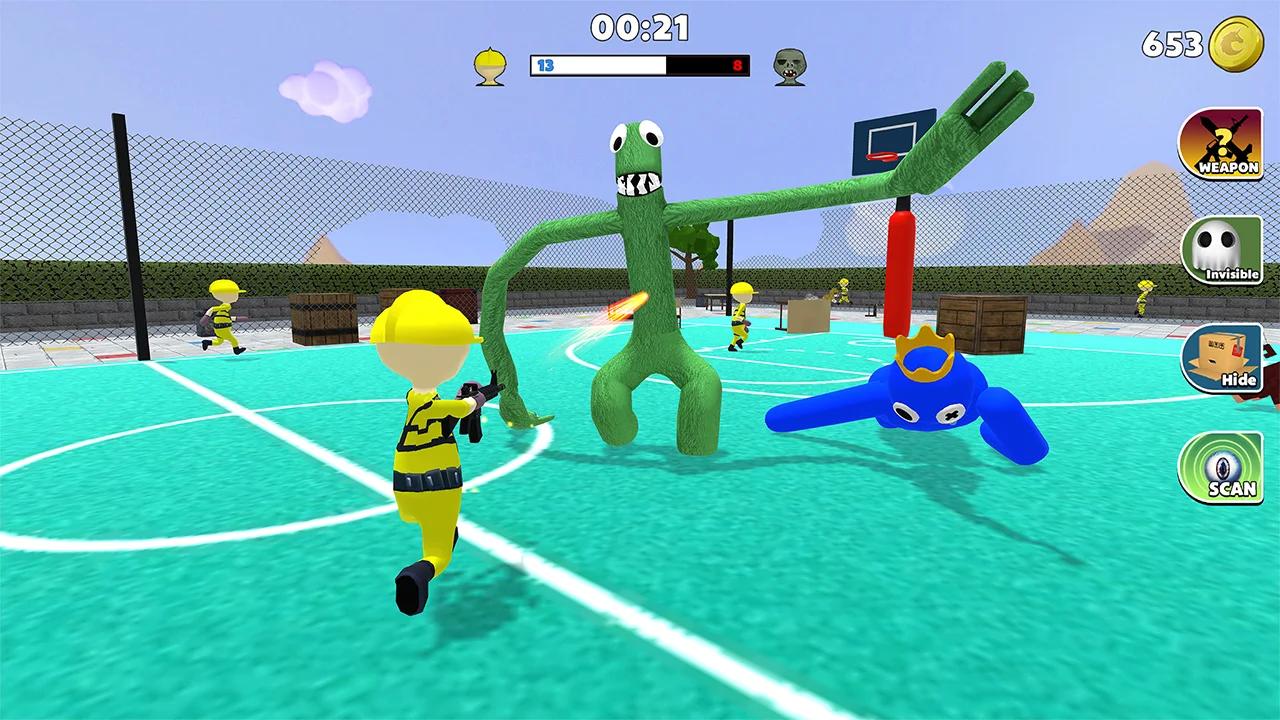Activate the Invisible ghost ability
The image size is (1280, 720).
[1220, 251]
